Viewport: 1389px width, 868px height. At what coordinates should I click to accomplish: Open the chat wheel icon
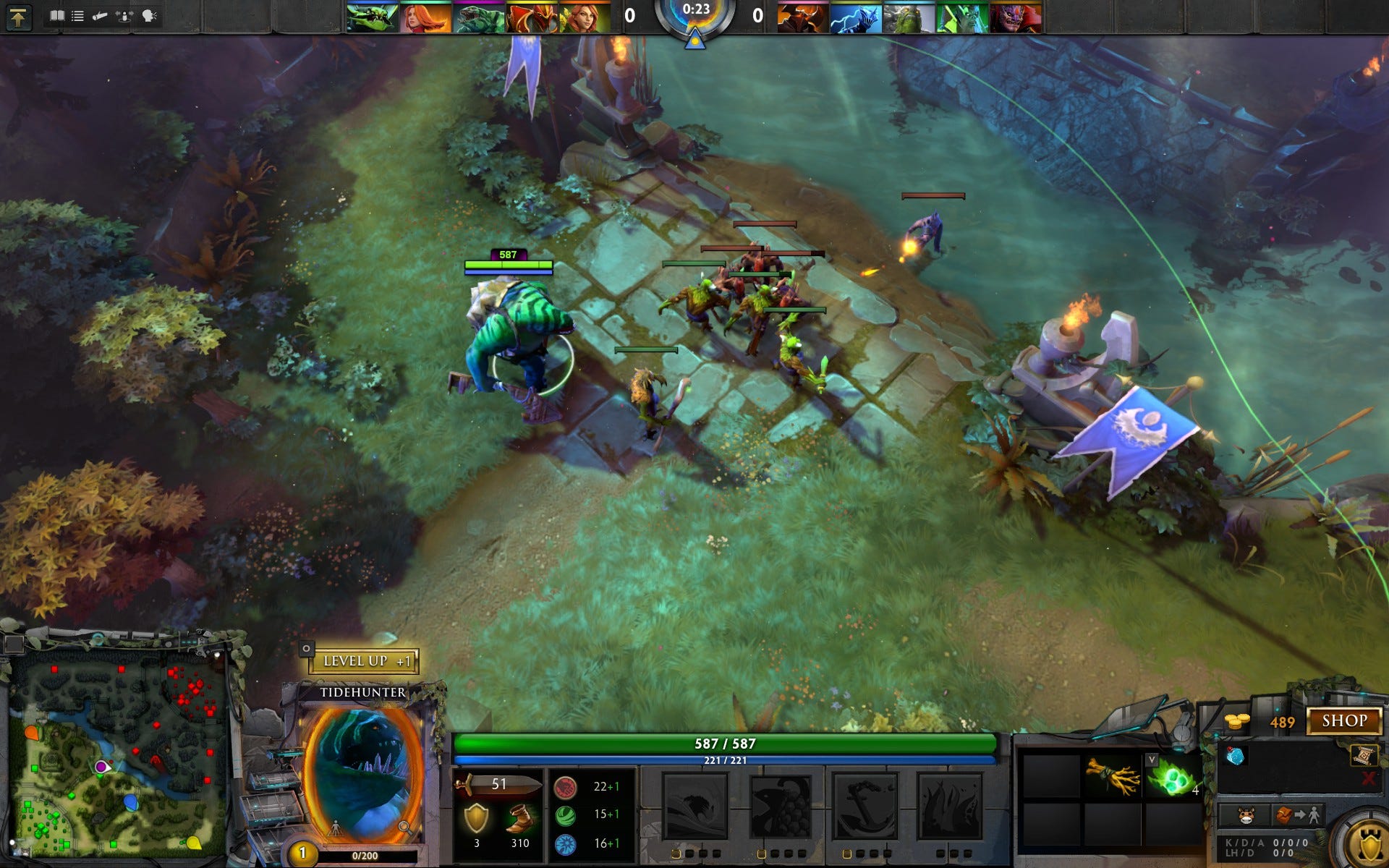point(148,15)
